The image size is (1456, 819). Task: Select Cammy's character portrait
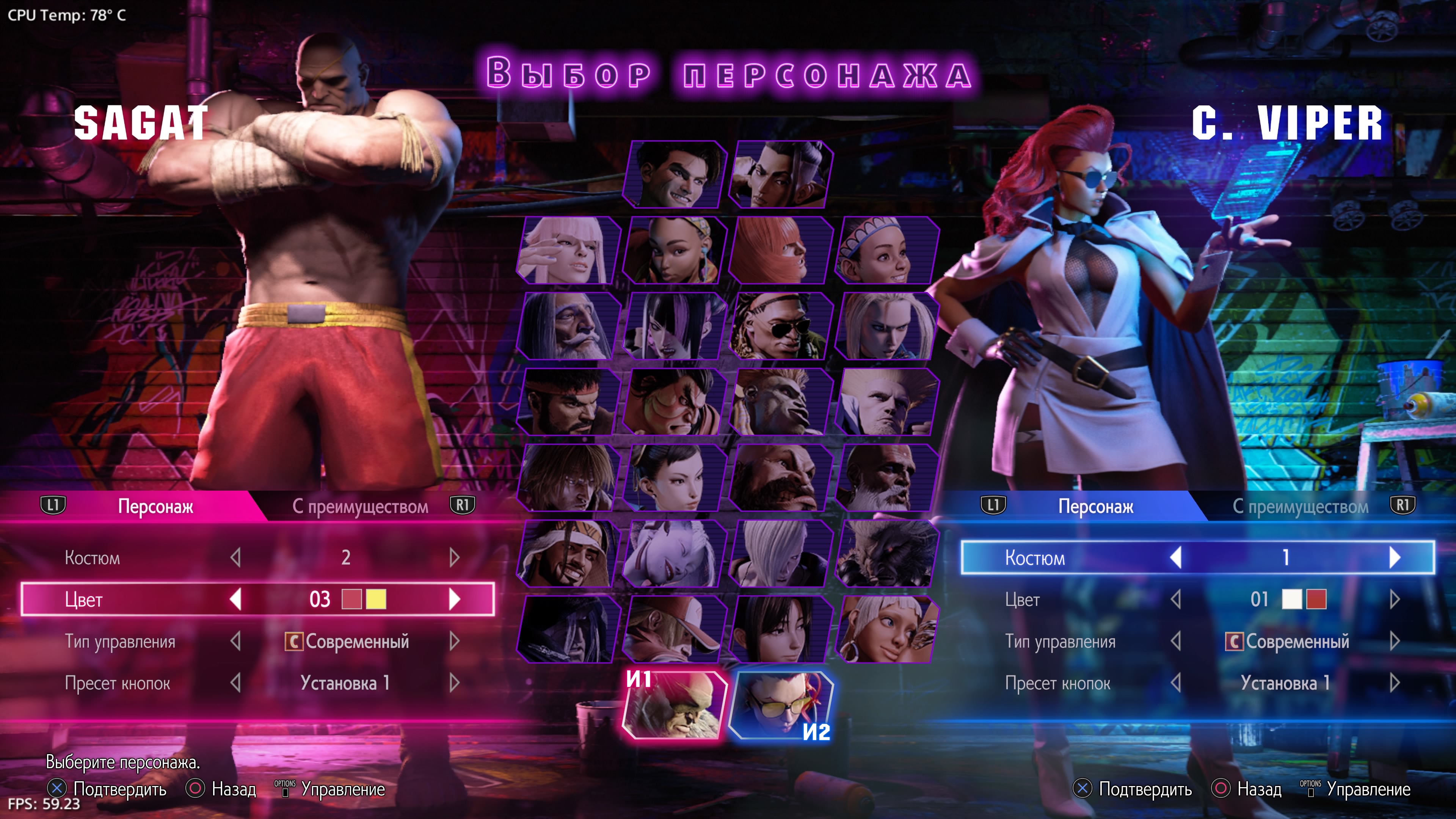tap(886, 326)
